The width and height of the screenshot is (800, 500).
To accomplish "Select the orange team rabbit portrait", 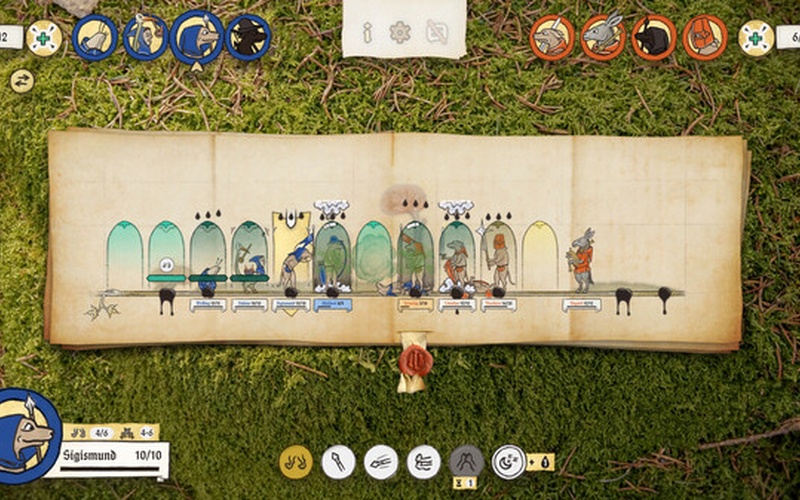I will pyautogui.click(x=602, y=38).
